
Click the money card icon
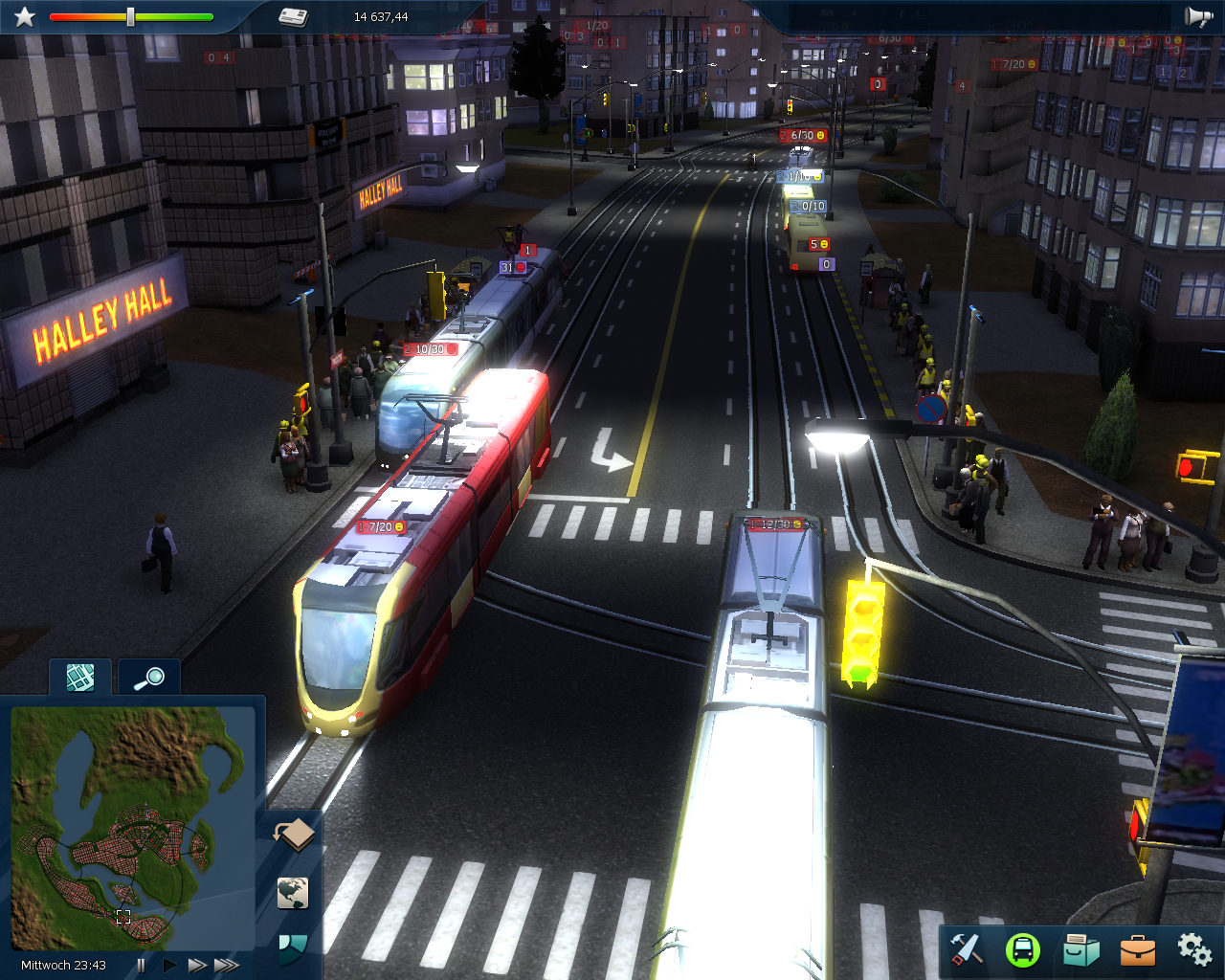pos(293,16)
